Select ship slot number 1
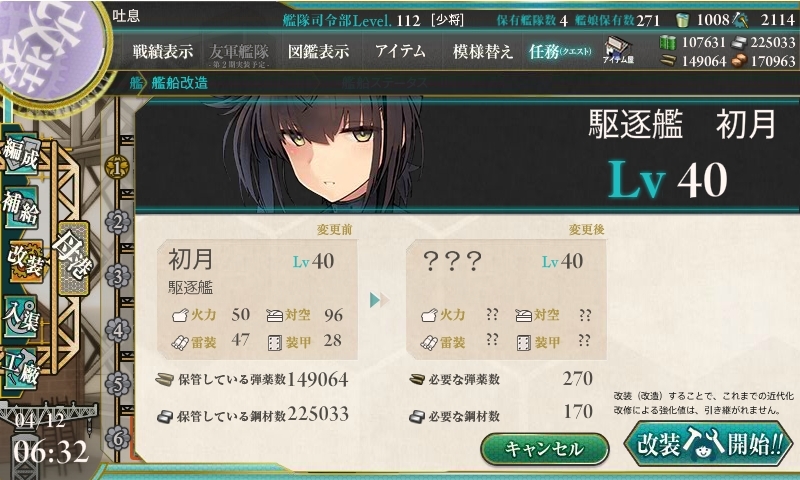Image resolution: width=800 pixels, height=480 pixels. coord(118,168)
